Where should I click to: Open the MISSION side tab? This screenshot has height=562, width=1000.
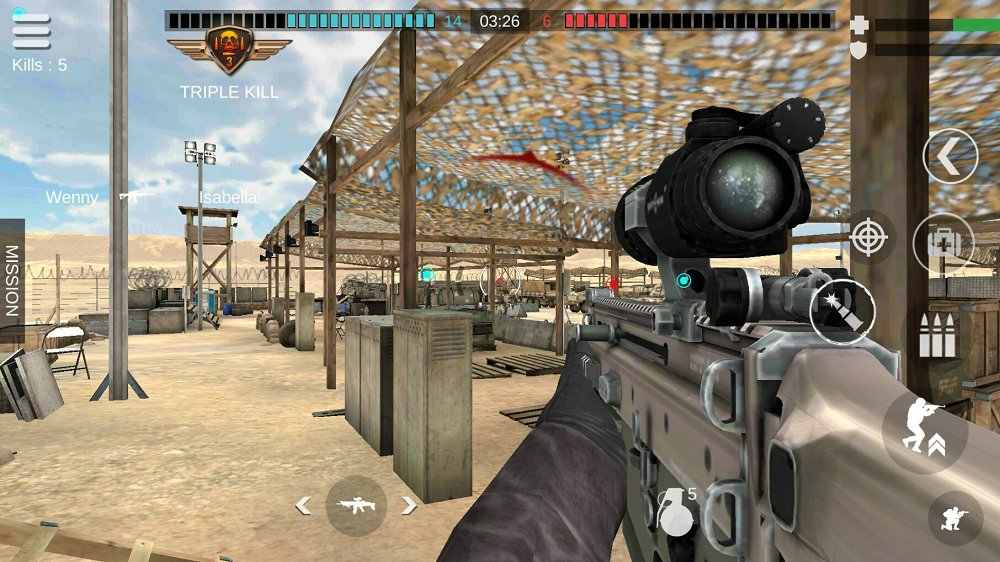(x=12, y=281)
